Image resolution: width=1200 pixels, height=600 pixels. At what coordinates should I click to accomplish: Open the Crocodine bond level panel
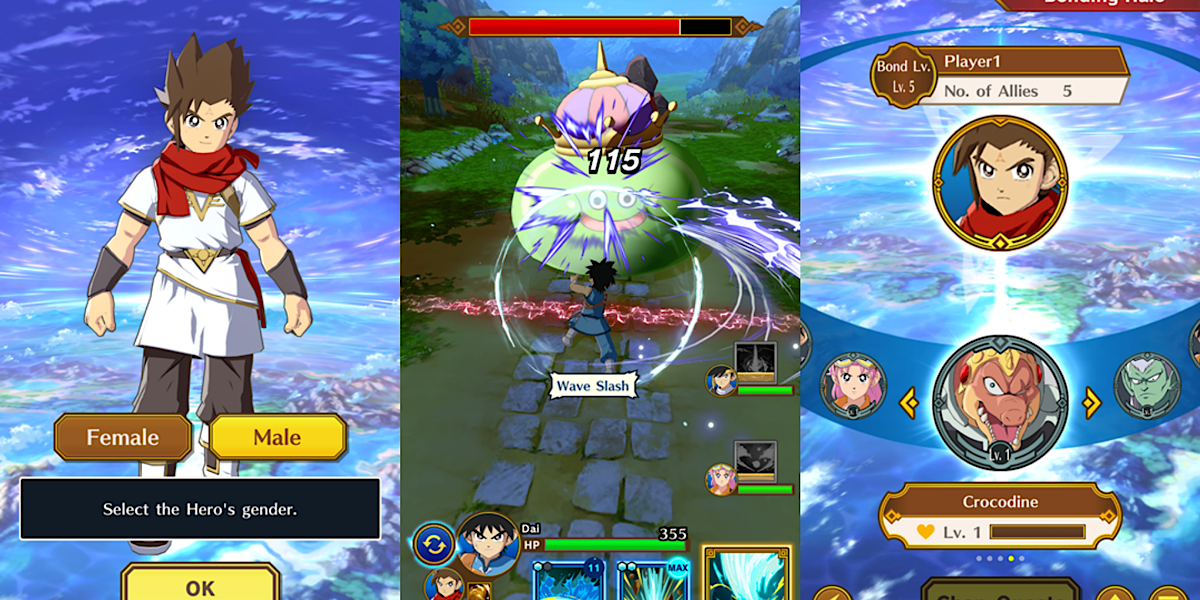coord(1000,515)
